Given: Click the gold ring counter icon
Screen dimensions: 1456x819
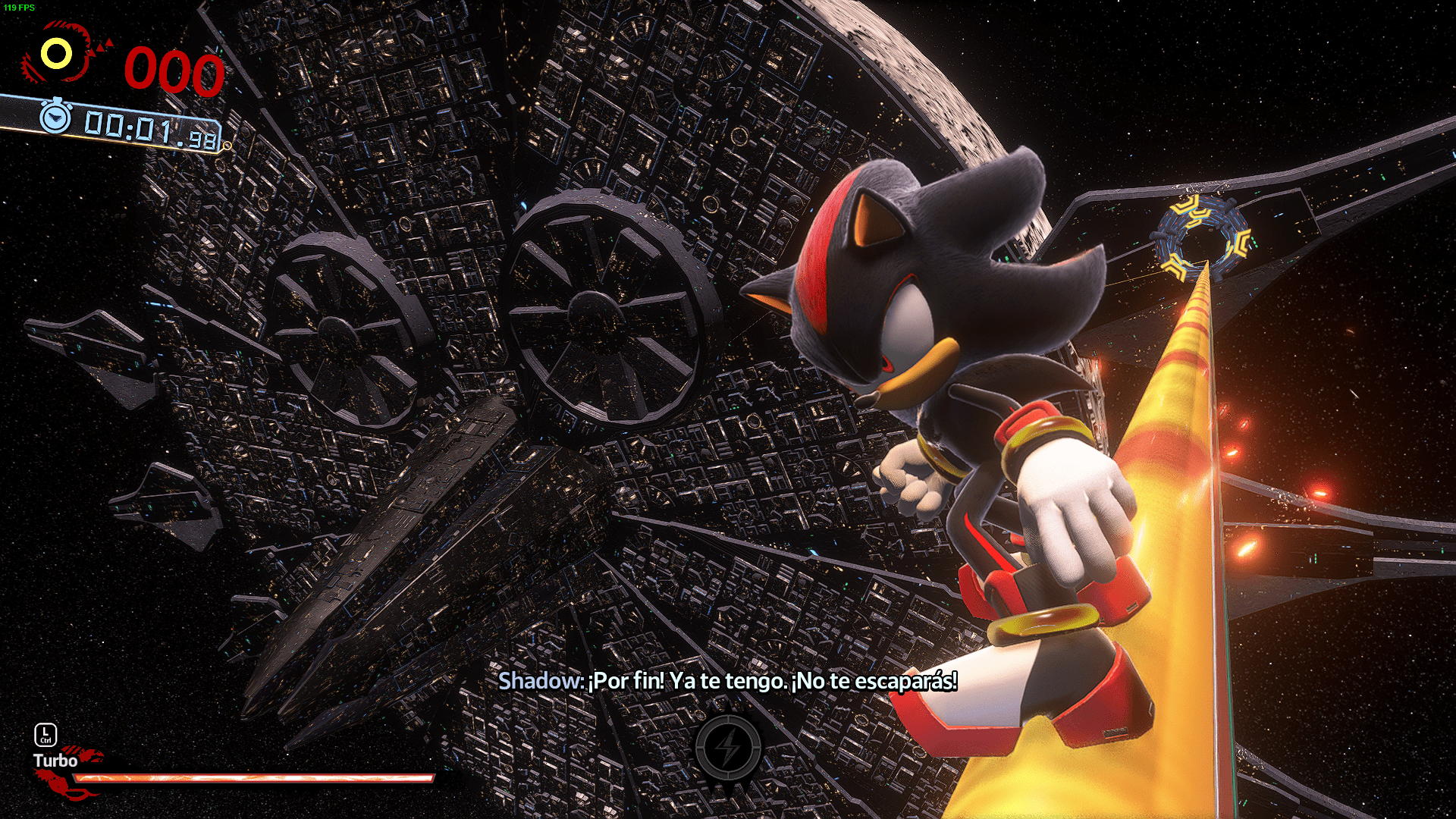Looking at the screenshot, I should 56,54.
